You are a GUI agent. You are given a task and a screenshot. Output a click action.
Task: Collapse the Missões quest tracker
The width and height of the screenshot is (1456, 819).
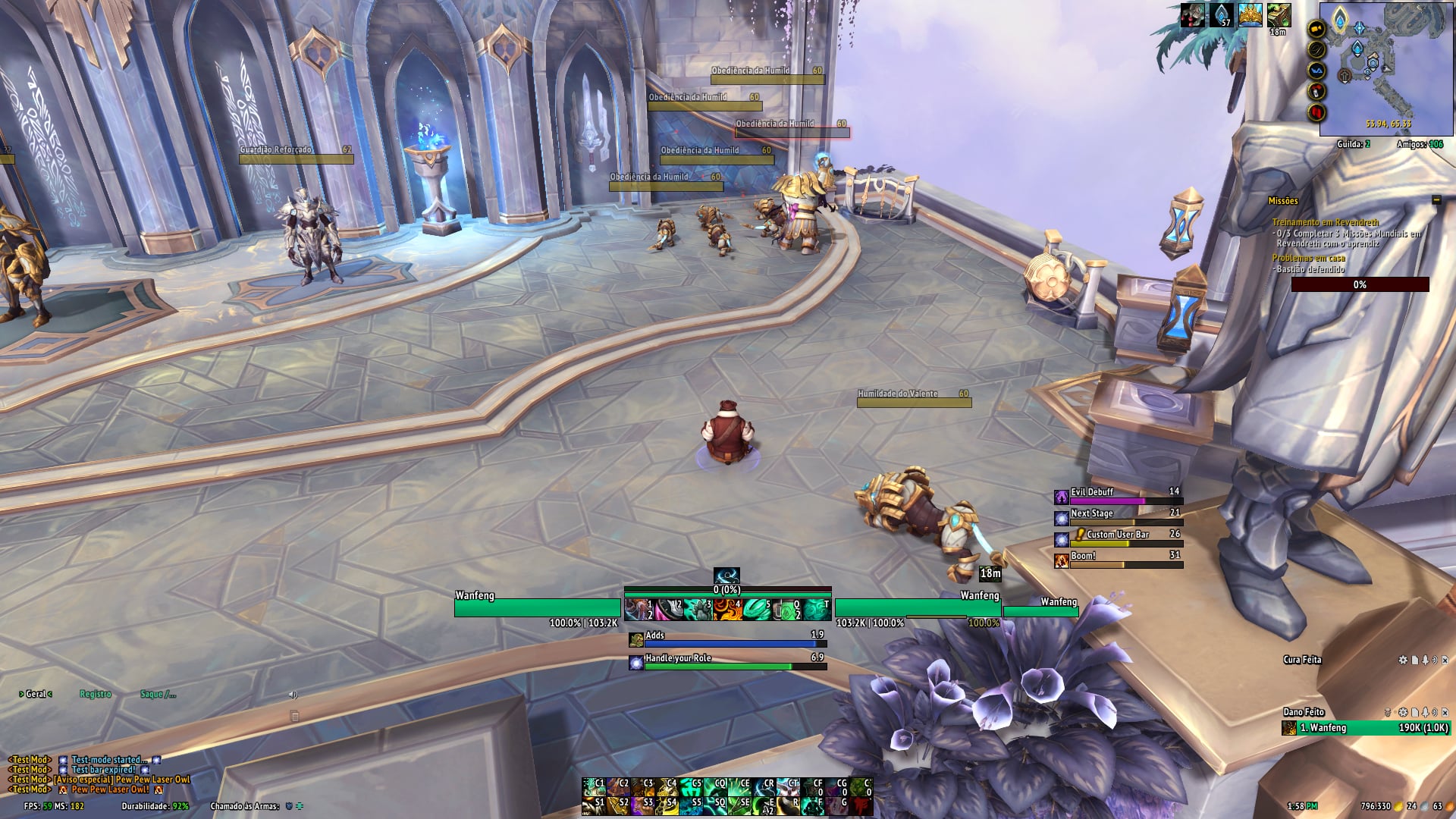[x=1436, y=200]
